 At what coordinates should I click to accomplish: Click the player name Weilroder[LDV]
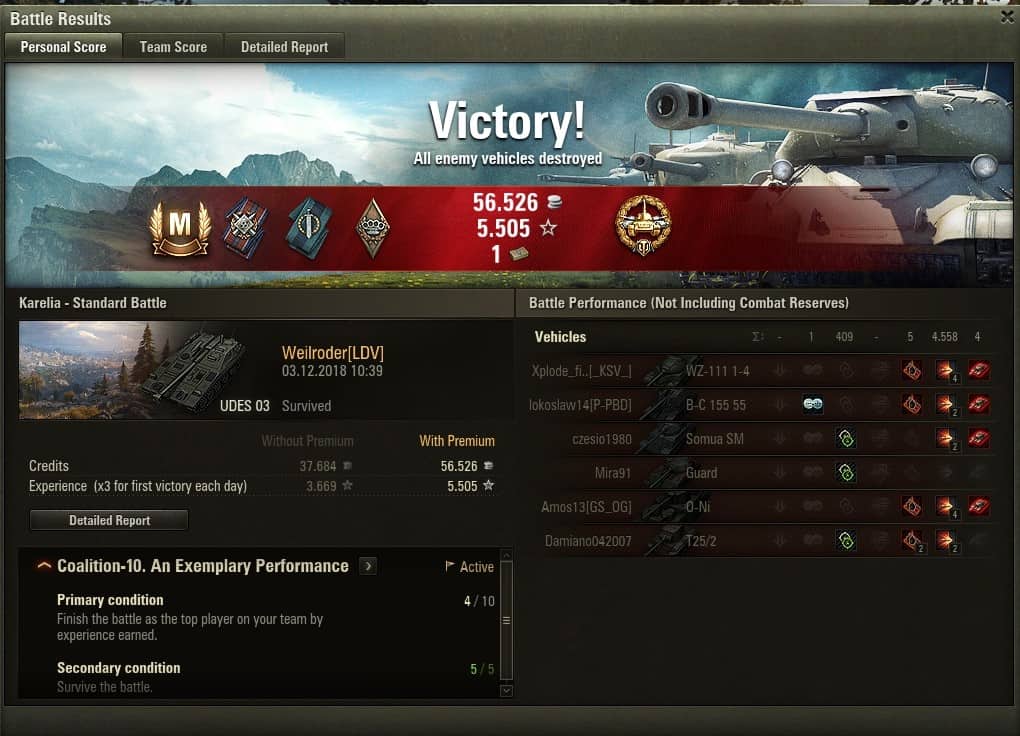tap(333, 353)
